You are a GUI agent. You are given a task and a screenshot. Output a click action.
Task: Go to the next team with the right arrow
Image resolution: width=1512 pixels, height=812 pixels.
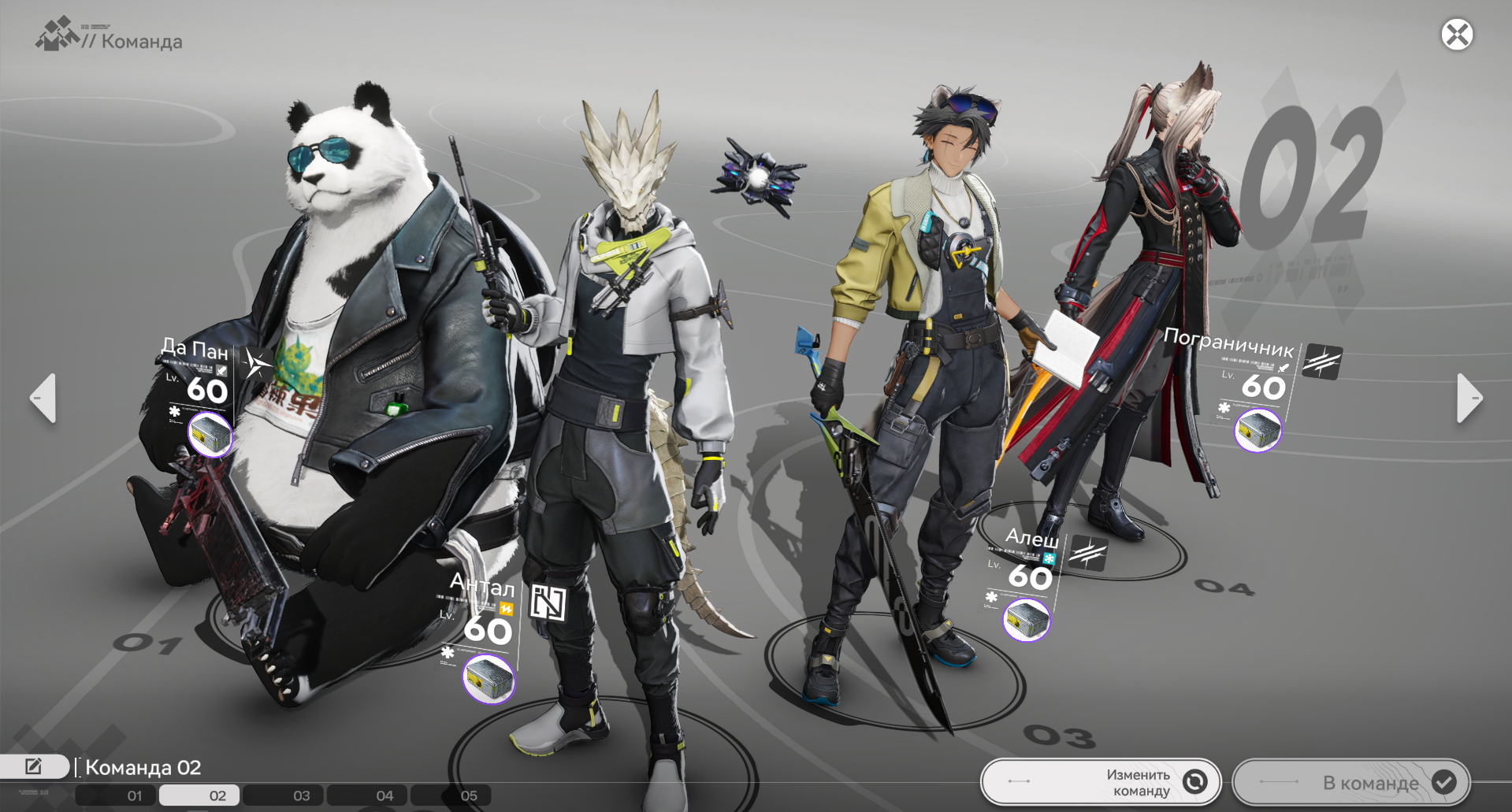click(x=1469, y=398)
